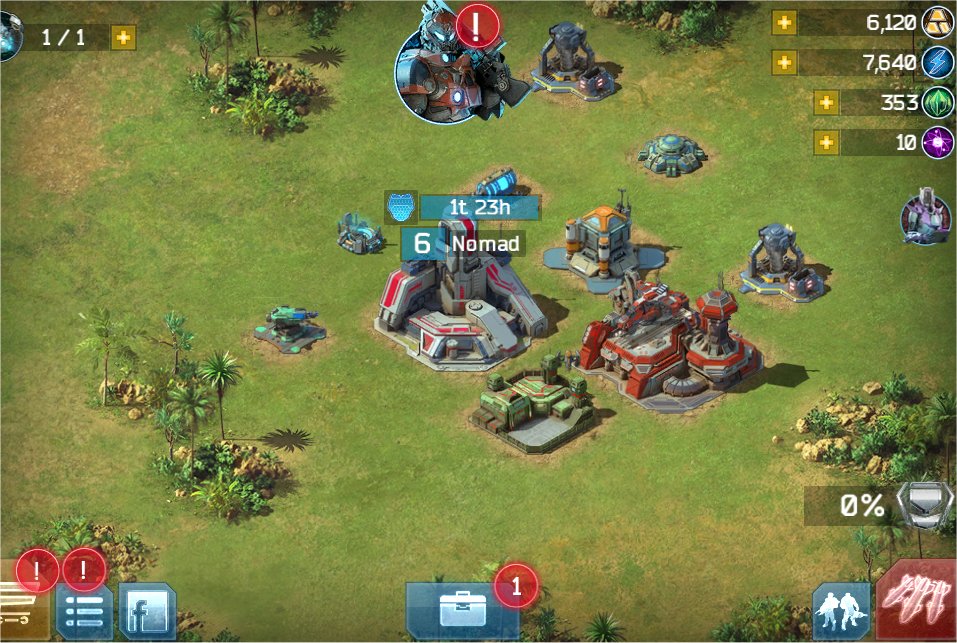Open the task list menu
This screenshot has height=643, width=957.
[x=83, y=611]
